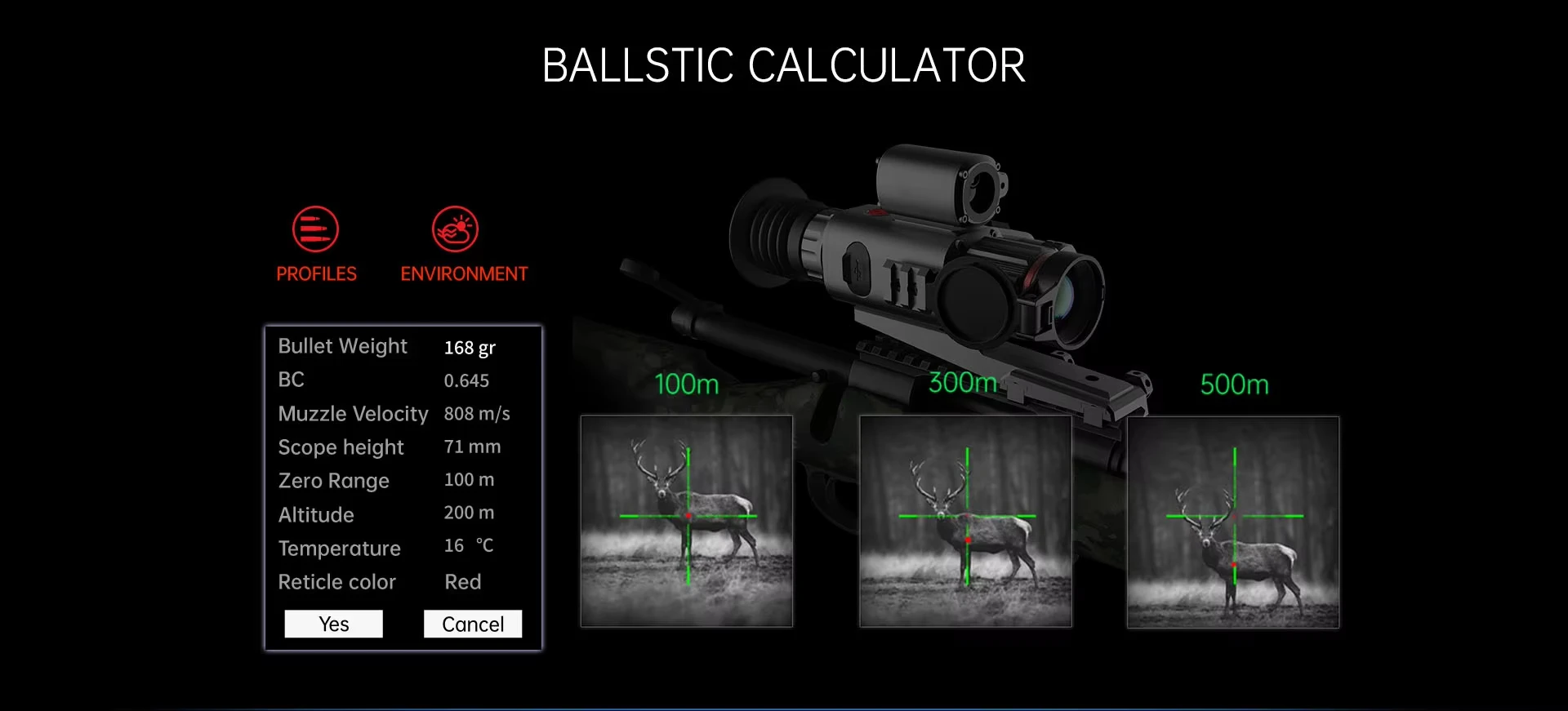Edit the BC value 0.645
1568x711 pixels.
pyautogui.click(x=466, y=380)
